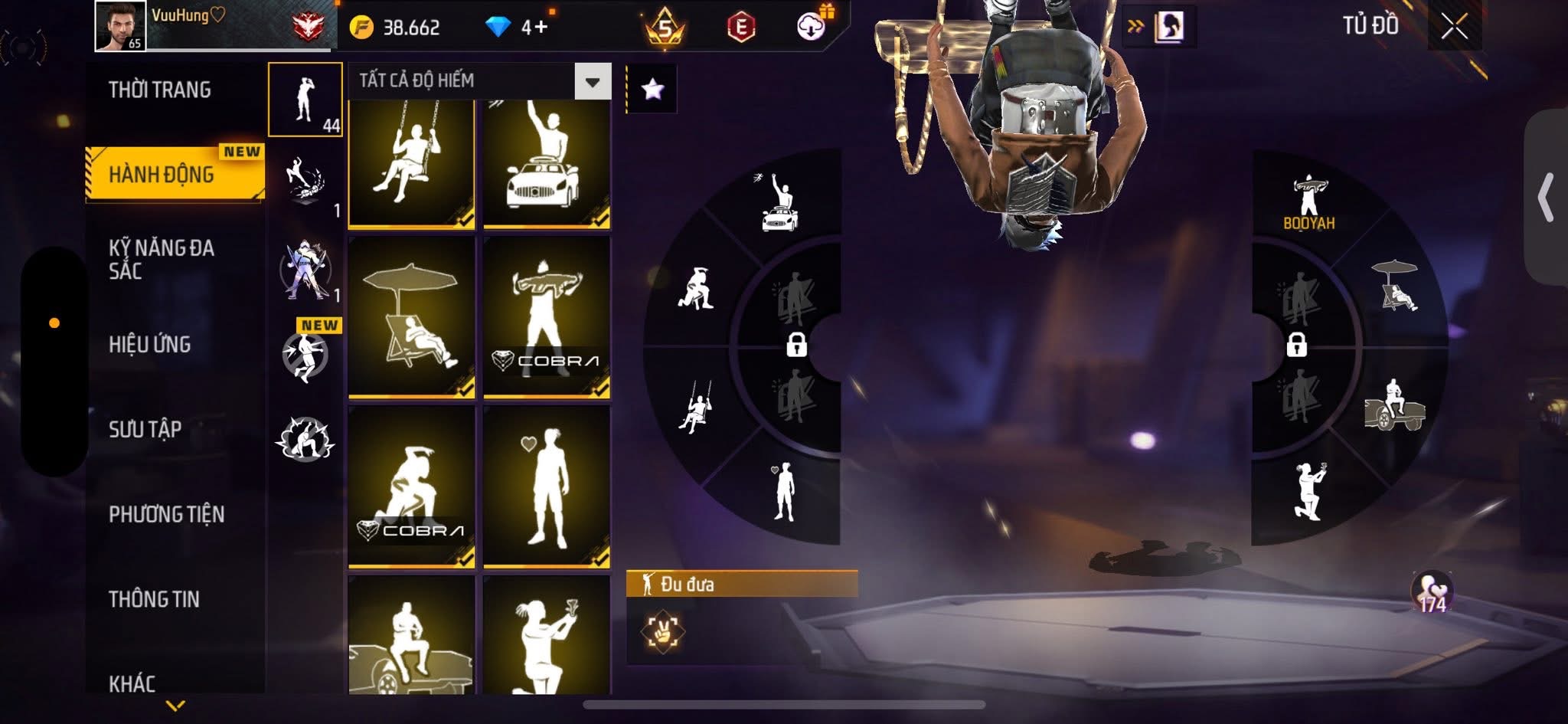The height and width of the screenshot is (724, 1568).
Task: Select the heart standing emote tile
Action: [x=546, y=486]
